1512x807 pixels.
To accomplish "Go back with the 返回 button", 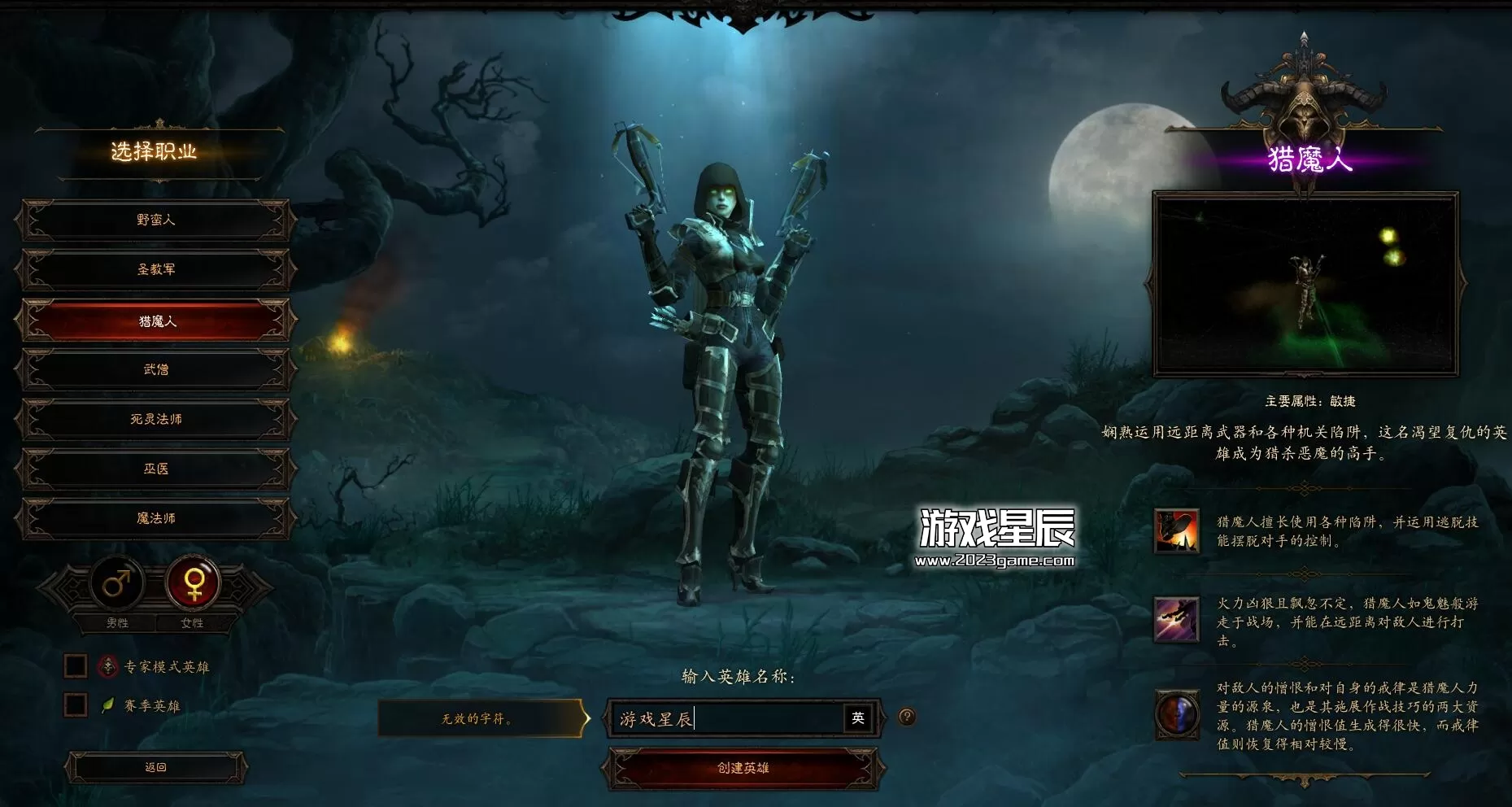I will 155,767.
